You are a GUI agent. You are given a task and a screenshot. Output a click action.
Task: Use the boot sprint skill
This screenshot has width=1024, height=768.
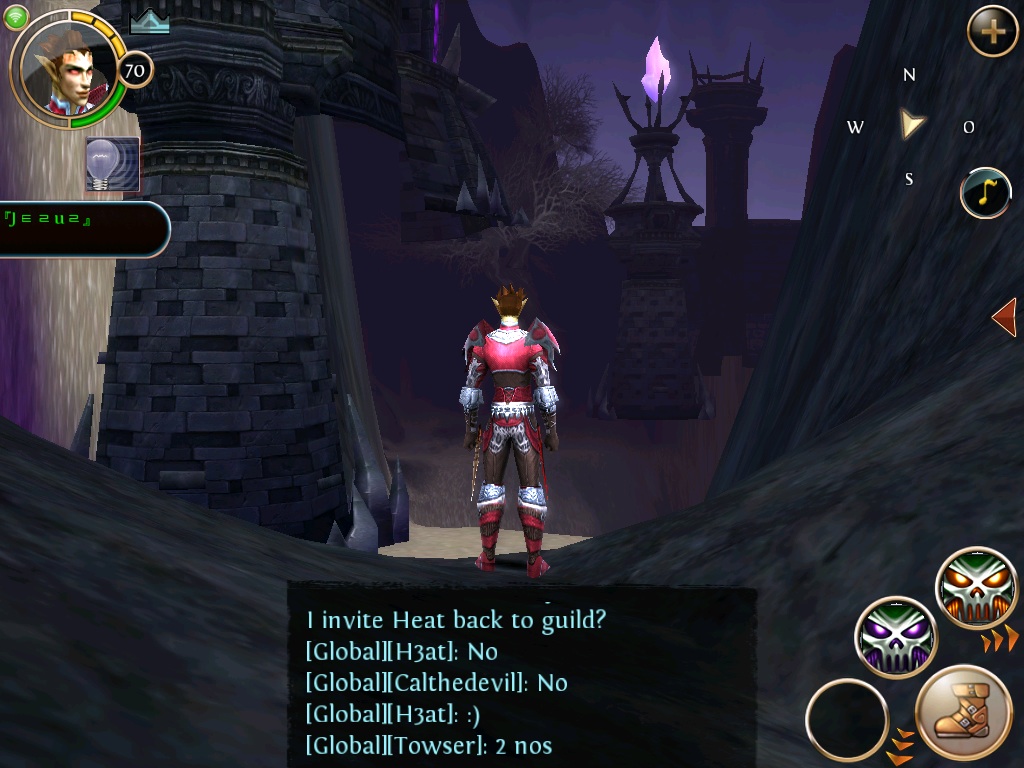coord(964,714)
